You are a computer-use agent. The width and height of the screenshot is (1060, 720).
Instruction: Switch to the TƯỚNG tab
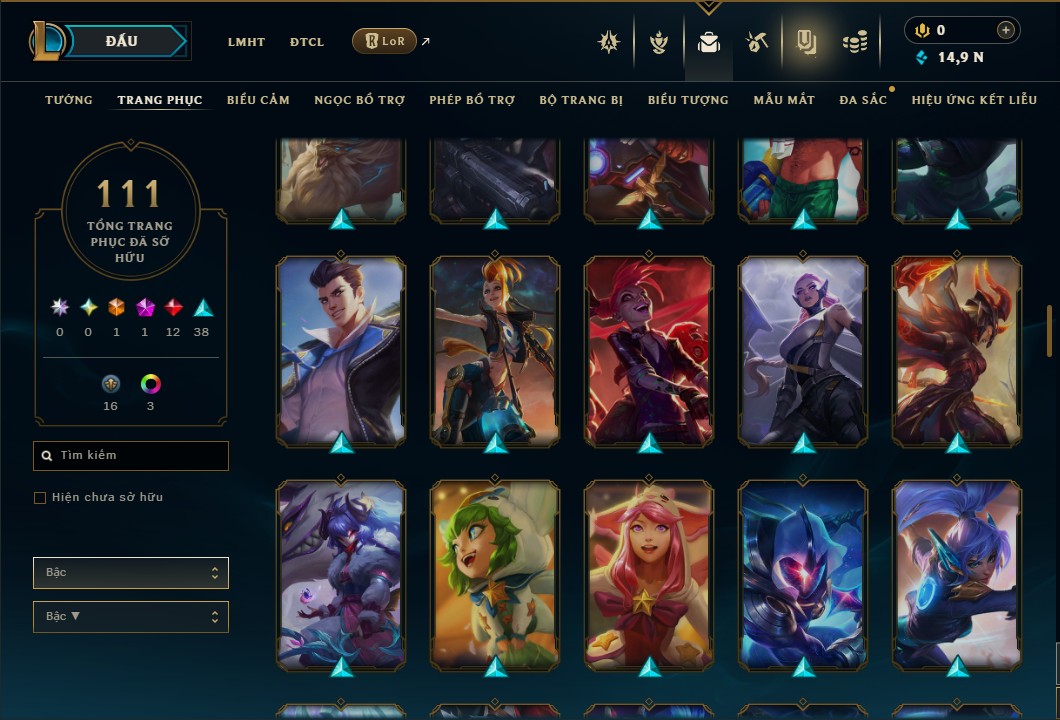(69, 100)
